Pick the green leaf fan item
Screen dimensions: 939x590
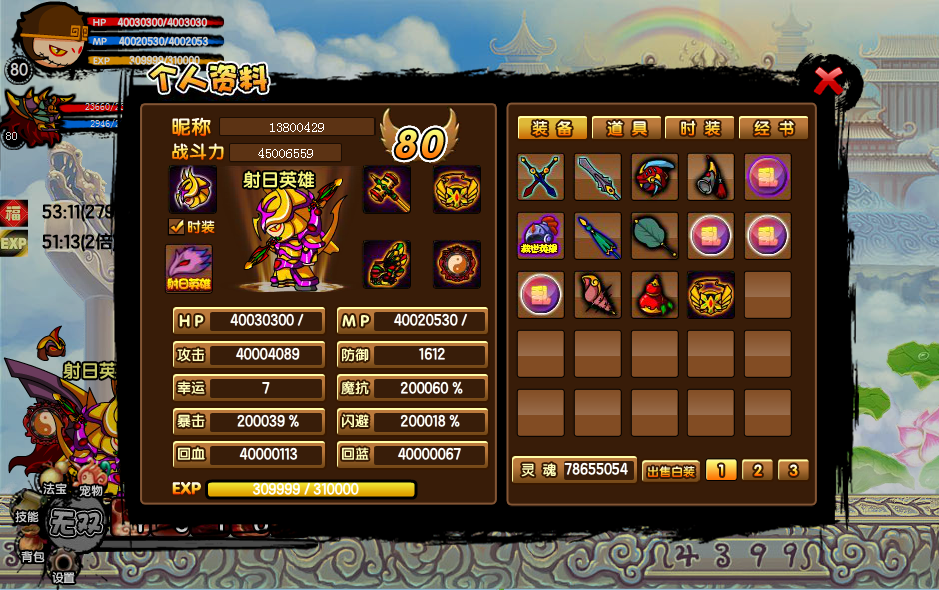coord(655,236)
